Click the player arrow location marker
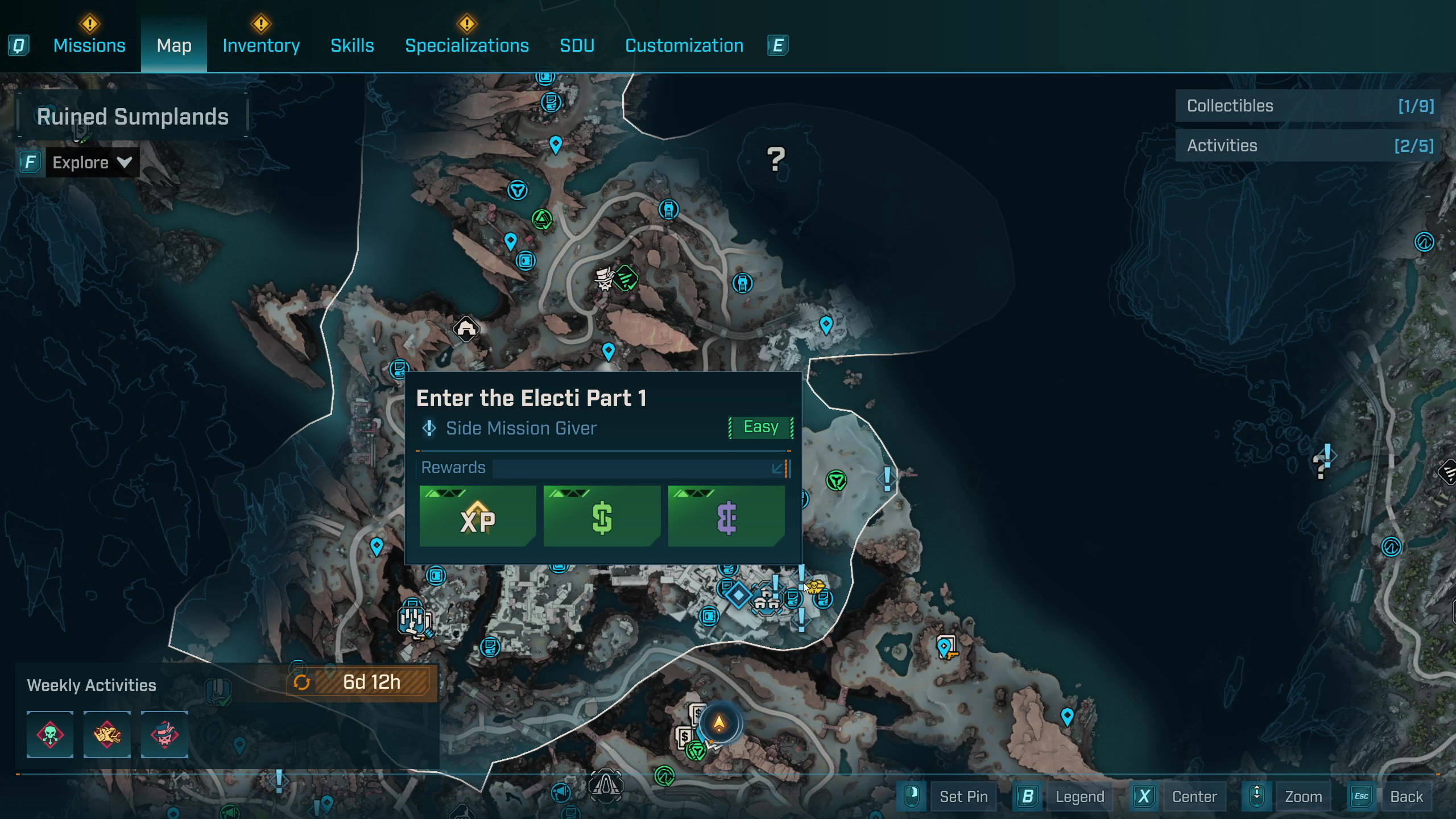 (719, 723)
